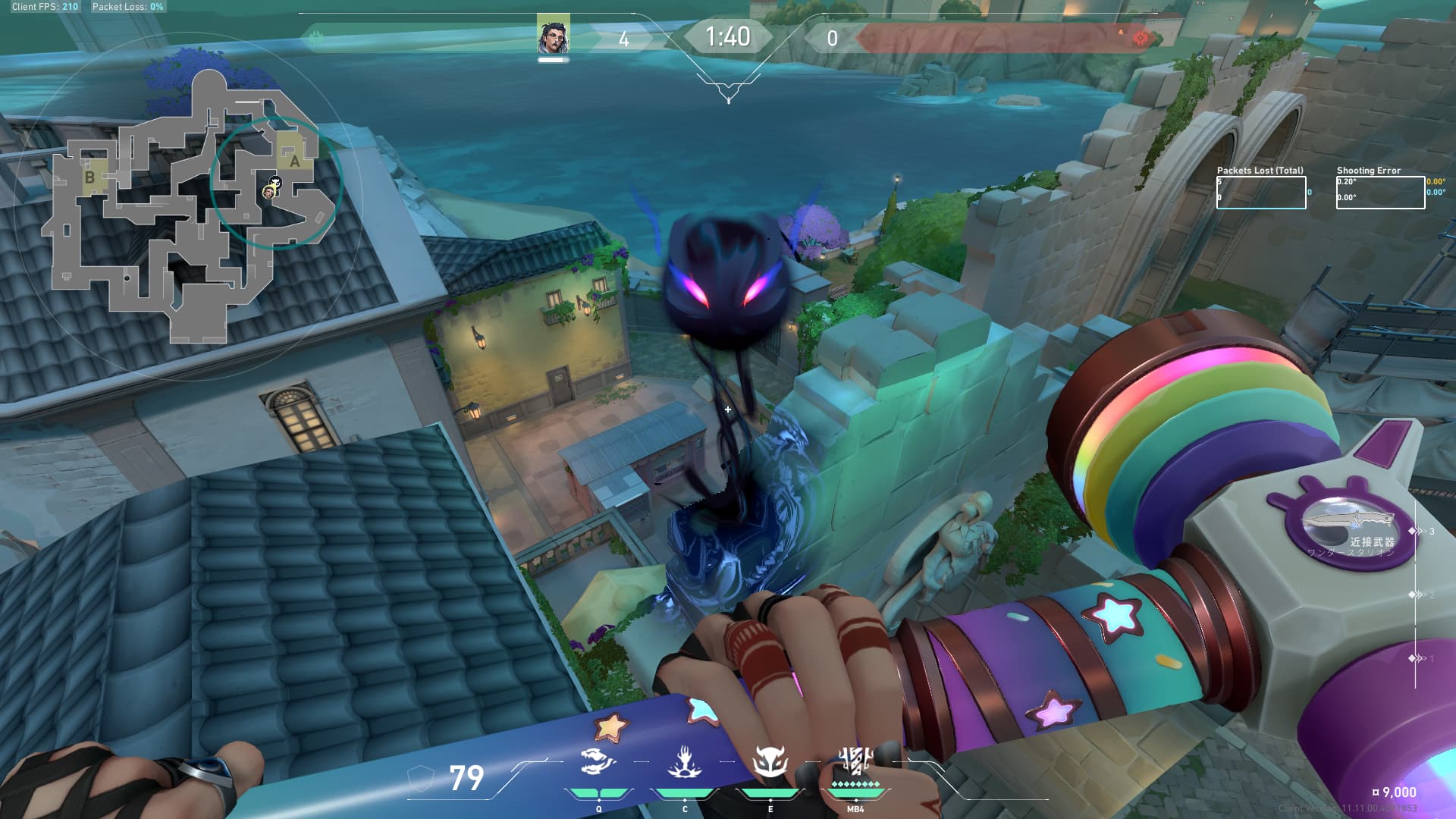1456x819 pixels.
Task: Activate the Nightfall ultimate icon
Action: tap(855, 761)
